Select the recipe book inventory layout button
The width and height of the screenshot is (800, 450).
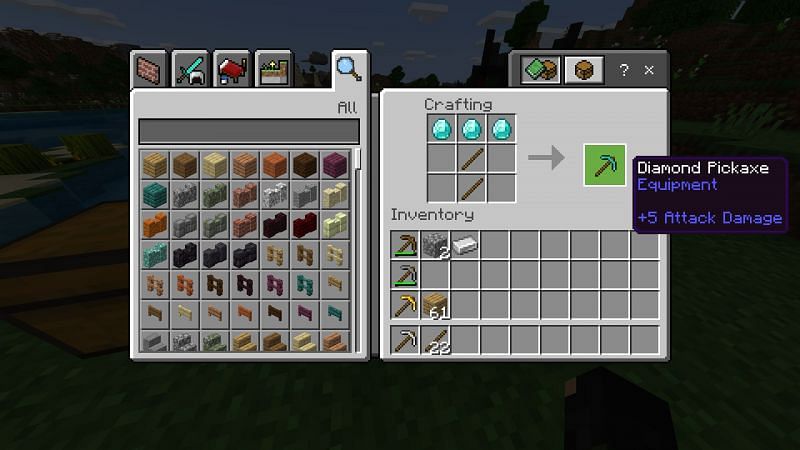(x=541, y=70)
